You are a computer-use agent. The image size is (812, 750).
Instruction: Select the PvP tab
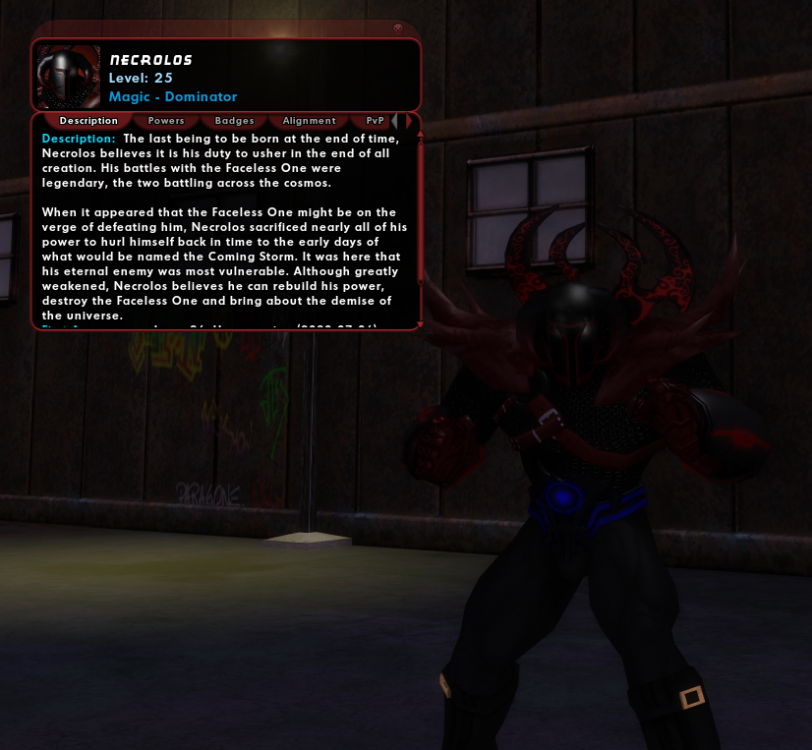tap(375, 121)
